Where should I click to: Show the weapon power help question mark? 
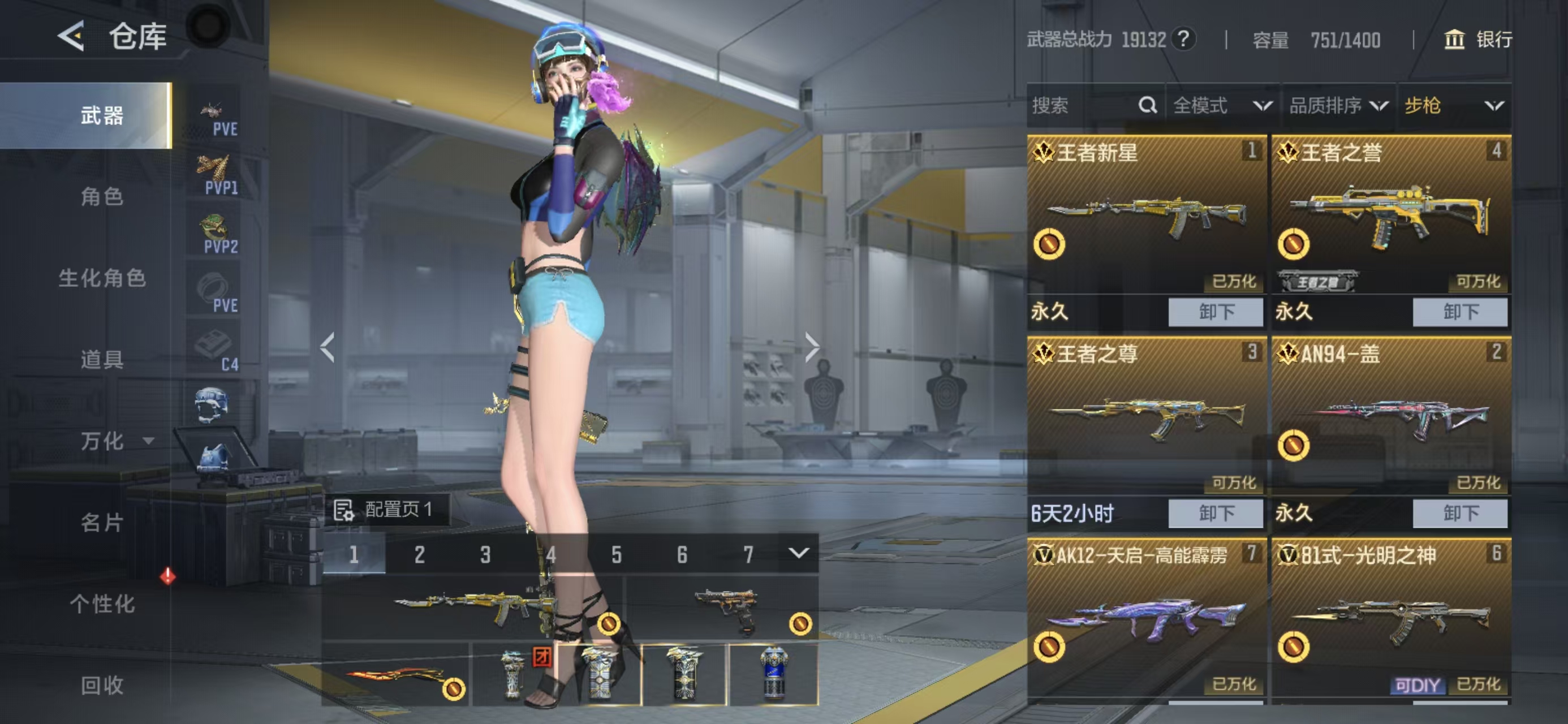tap(1183, 40)
